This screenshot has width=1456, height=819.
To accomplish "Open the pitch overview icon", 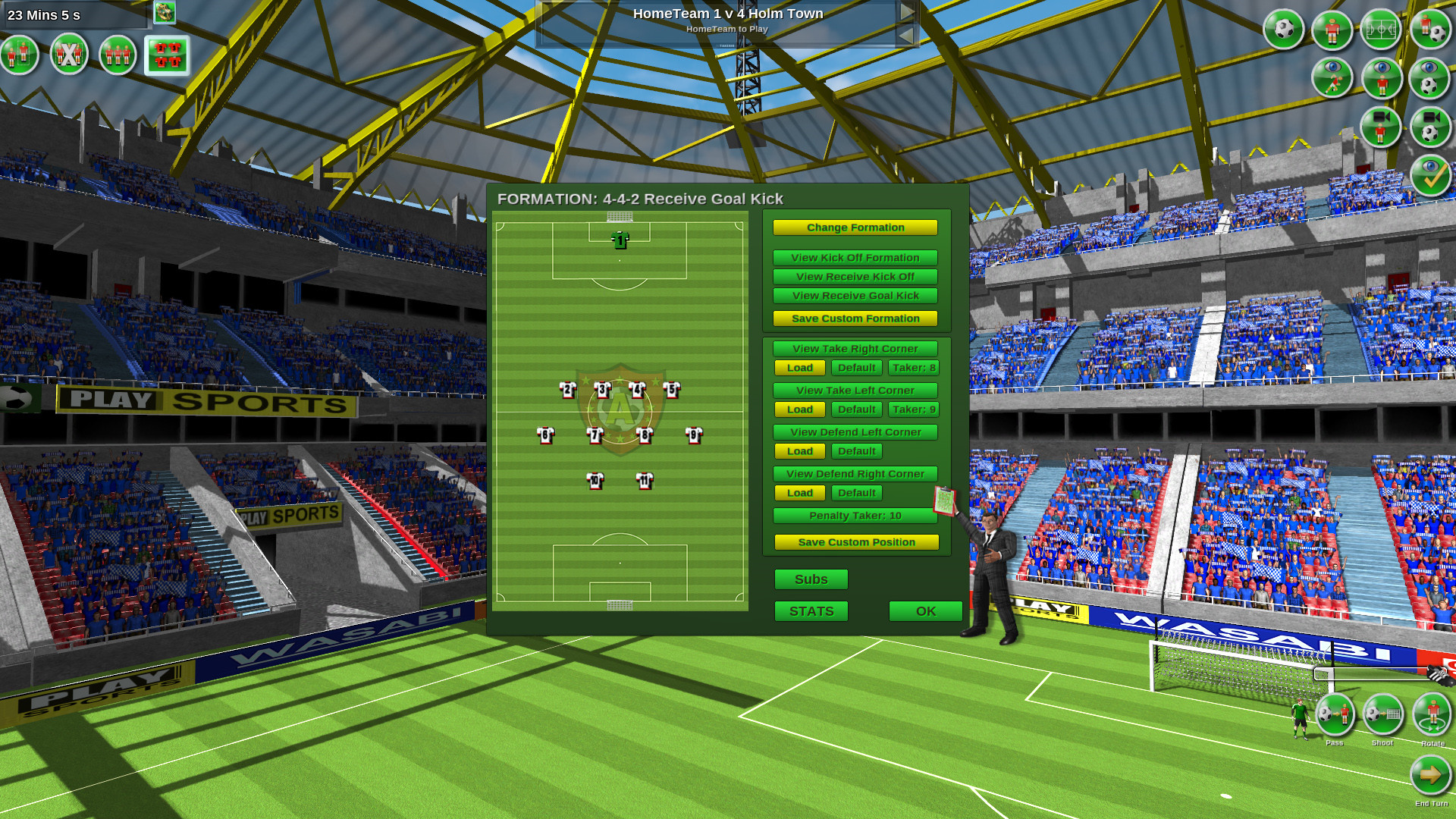I will 1381,30.
